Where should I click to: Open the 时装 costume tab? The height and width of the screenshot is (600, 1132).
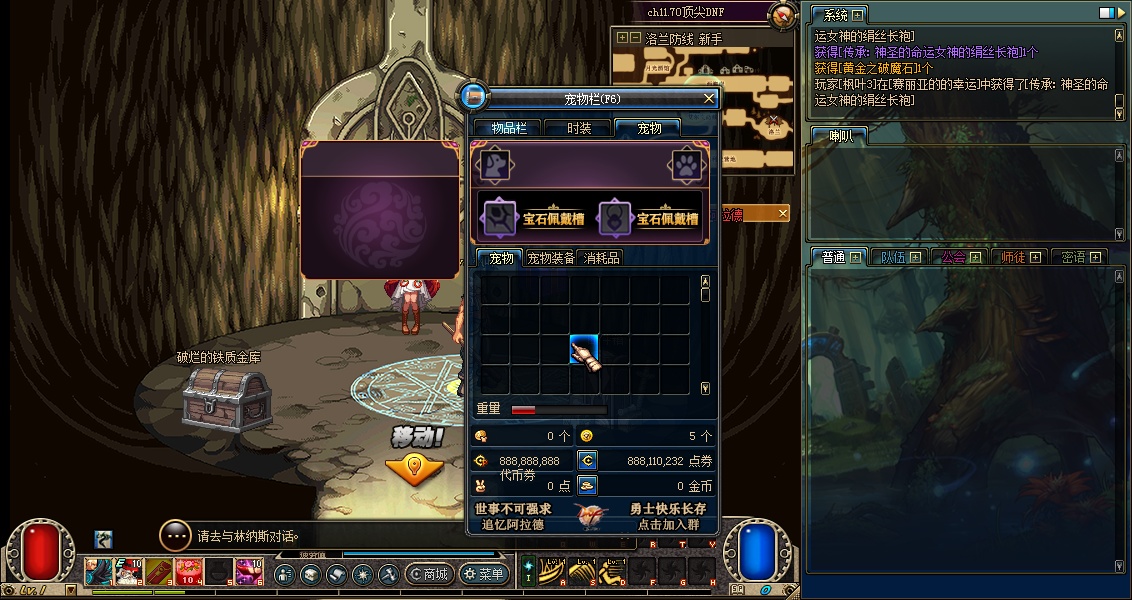[578, 128]
